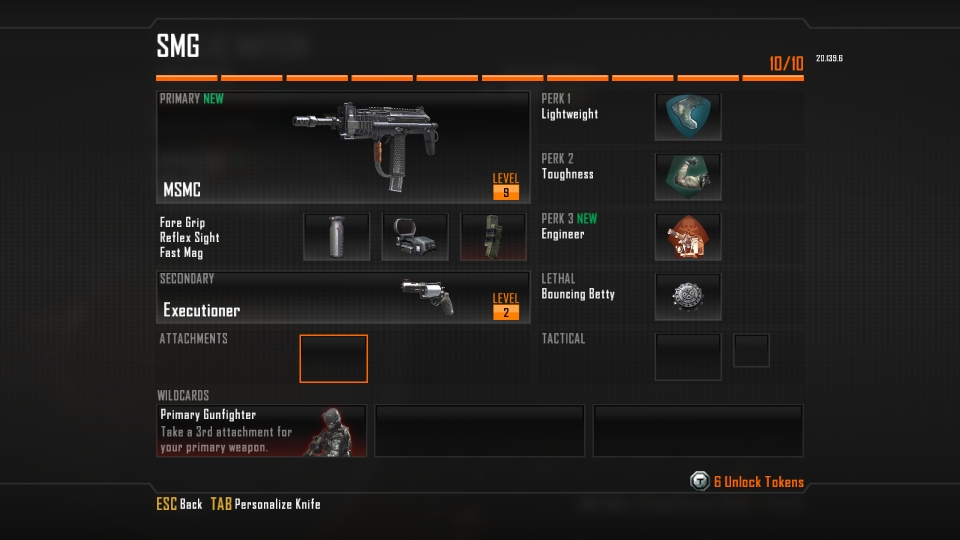Select the Reflex Sight attachment icon

pyautogui.click(x=415, y=237)
